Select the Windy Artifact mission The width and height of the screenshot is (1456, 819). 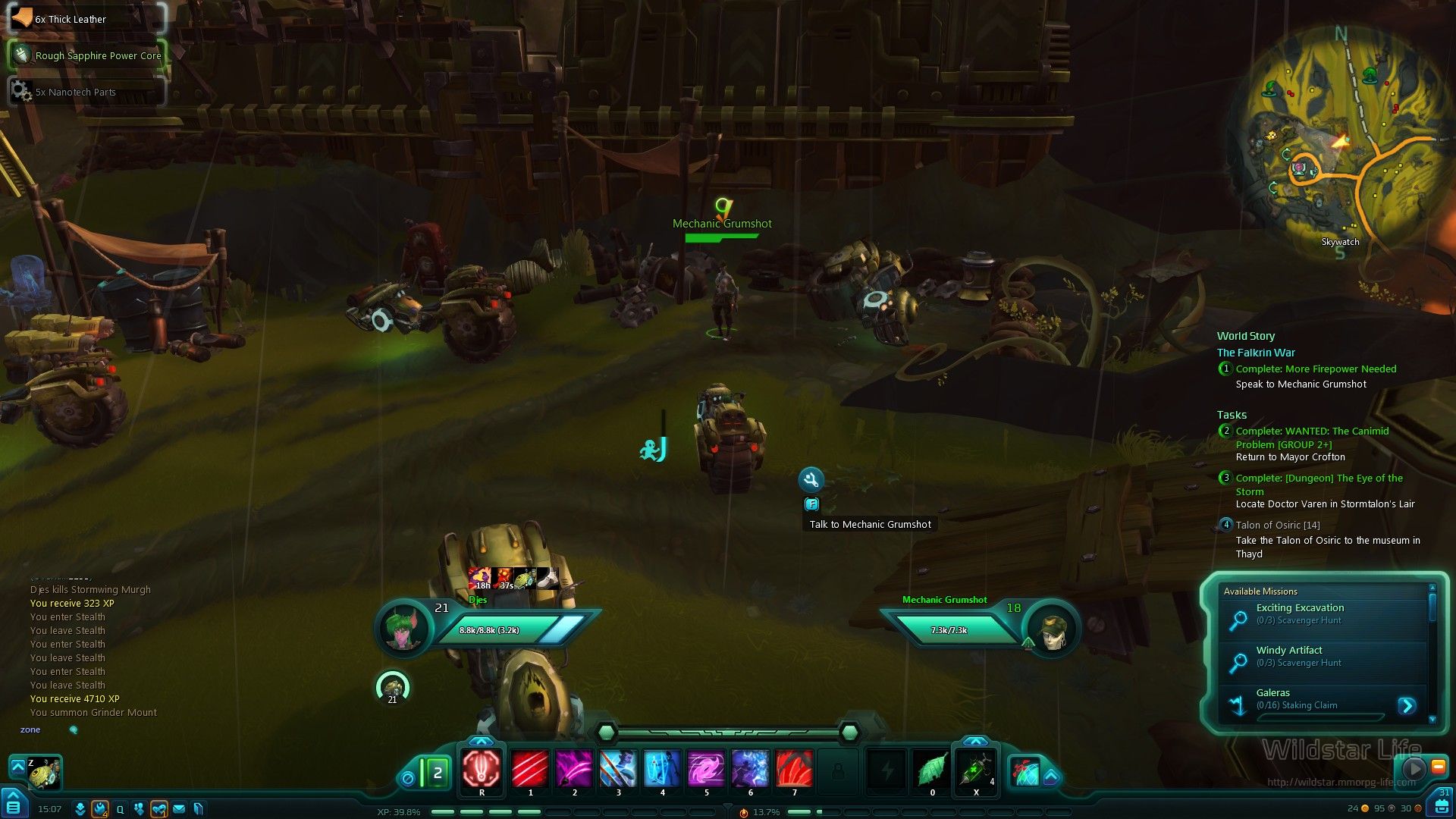tap(1288, 651)
